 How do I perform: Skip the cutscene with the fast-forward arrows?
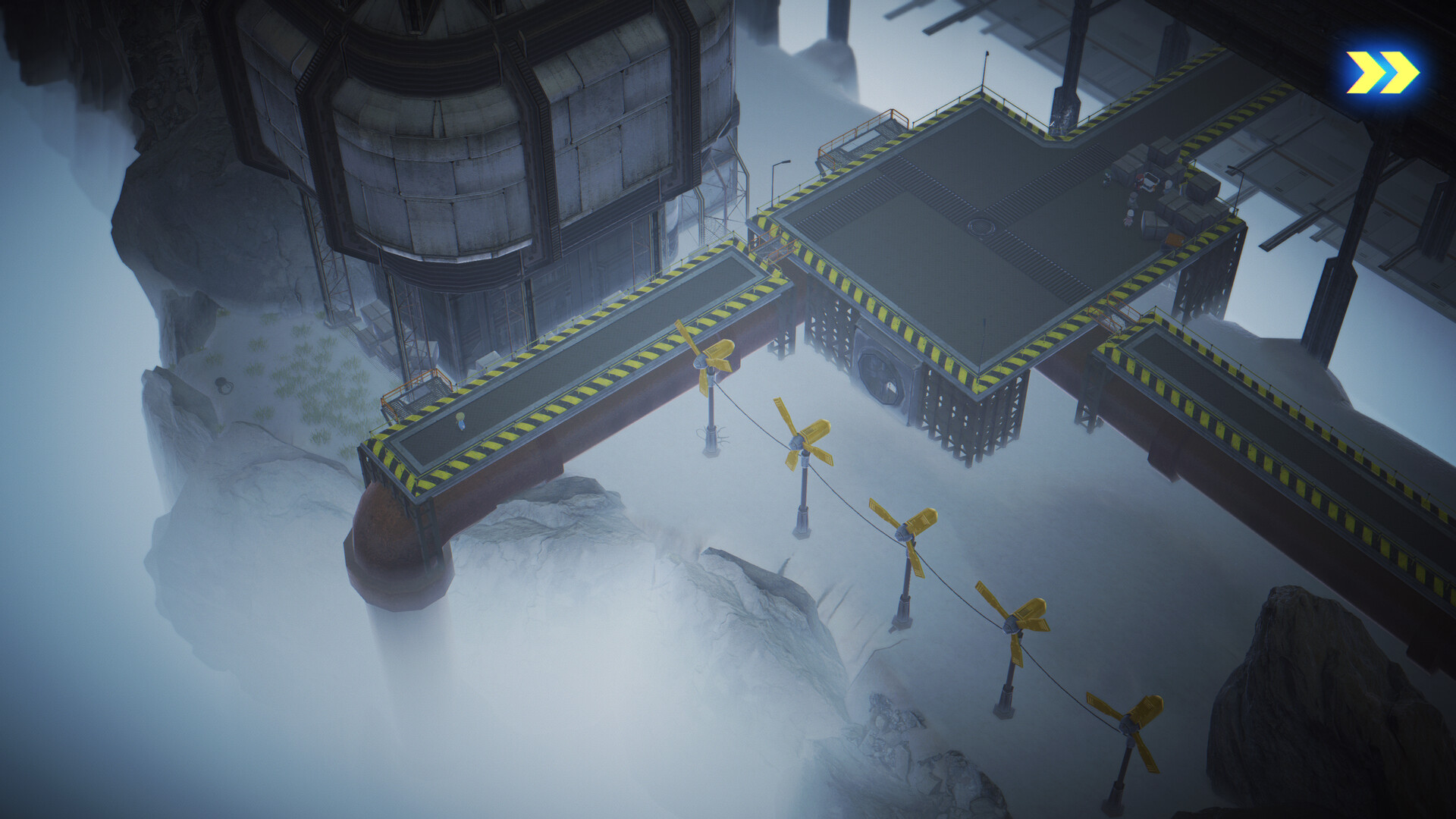click(x=1382, y=73)
